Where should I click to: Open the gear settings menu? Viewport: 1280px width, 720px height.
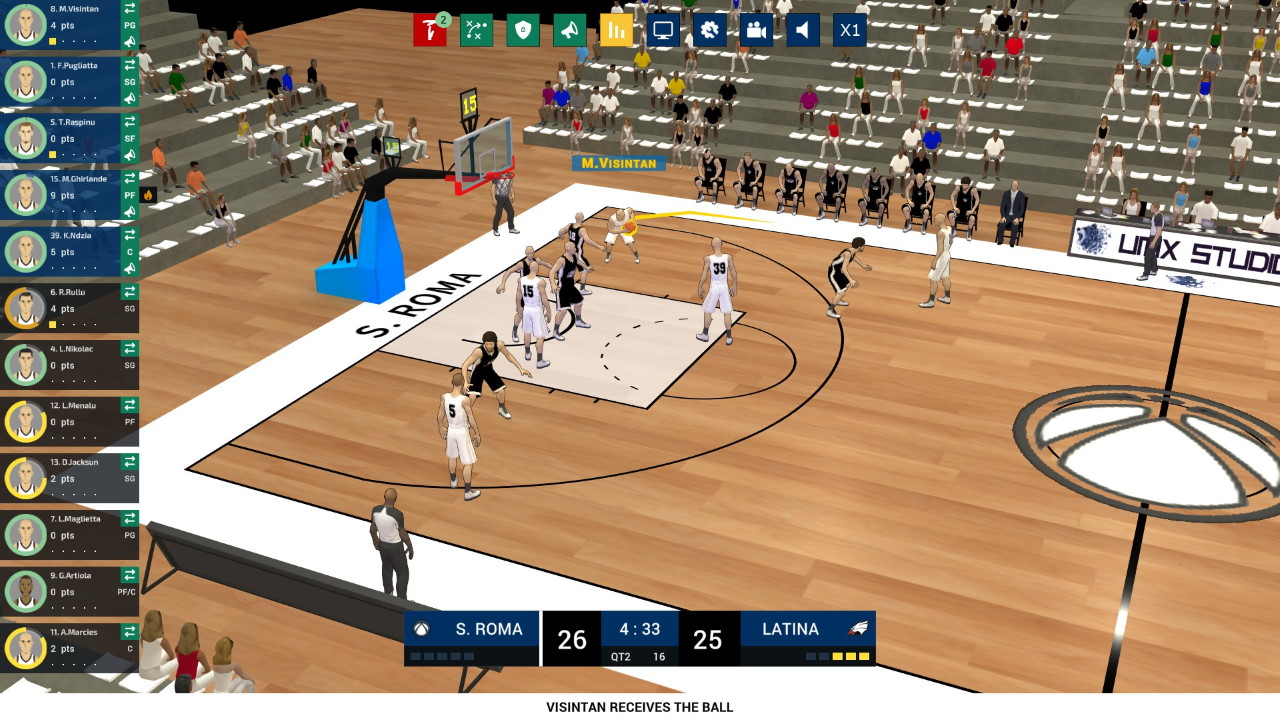click(x=709, y=30)
